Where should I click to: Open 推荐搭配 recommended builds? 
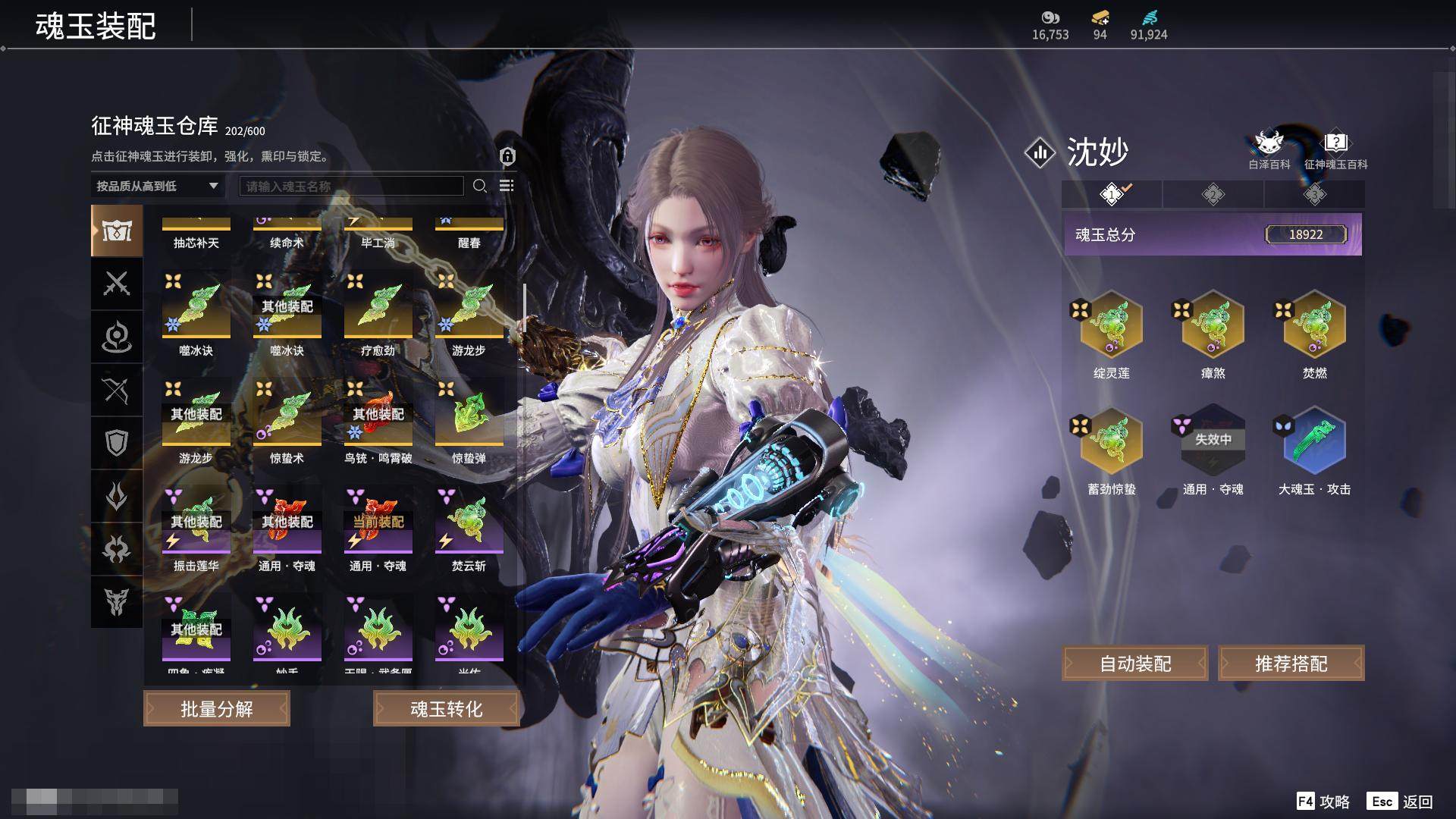point(1291,664)
